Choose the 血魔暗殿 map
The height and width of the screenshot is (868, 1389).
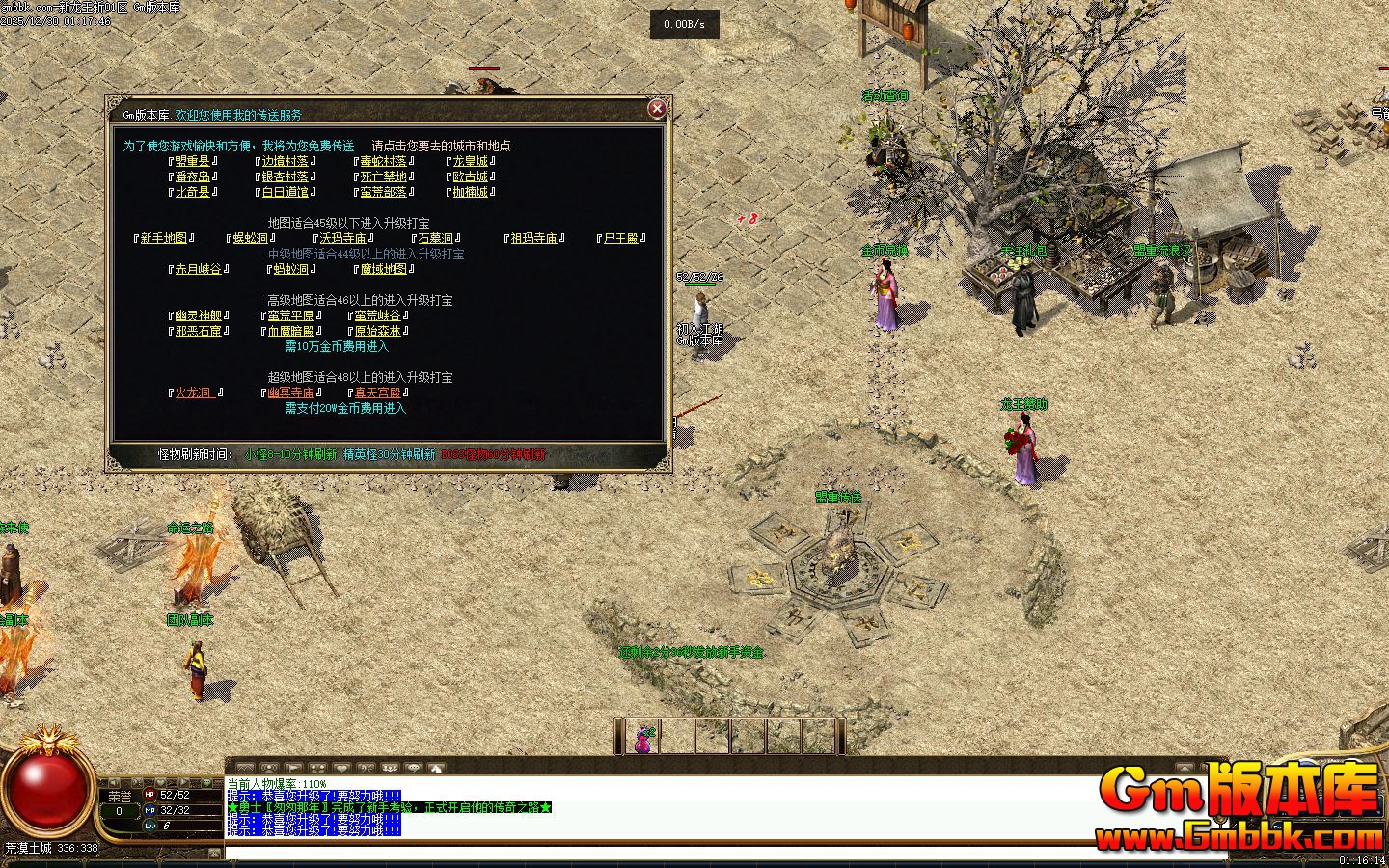coord(290,331)
